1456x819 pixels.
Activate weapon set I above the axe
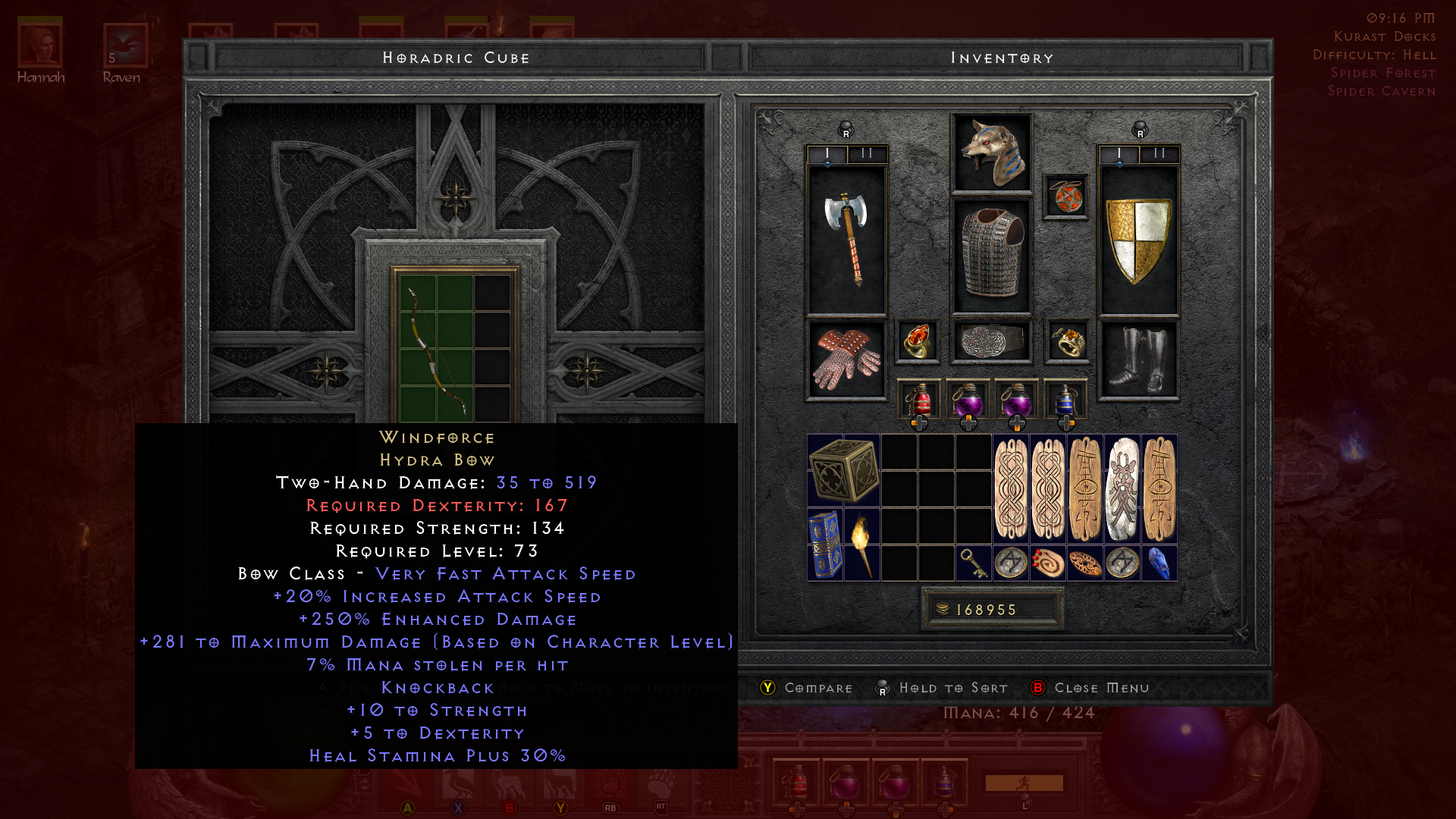826,152
